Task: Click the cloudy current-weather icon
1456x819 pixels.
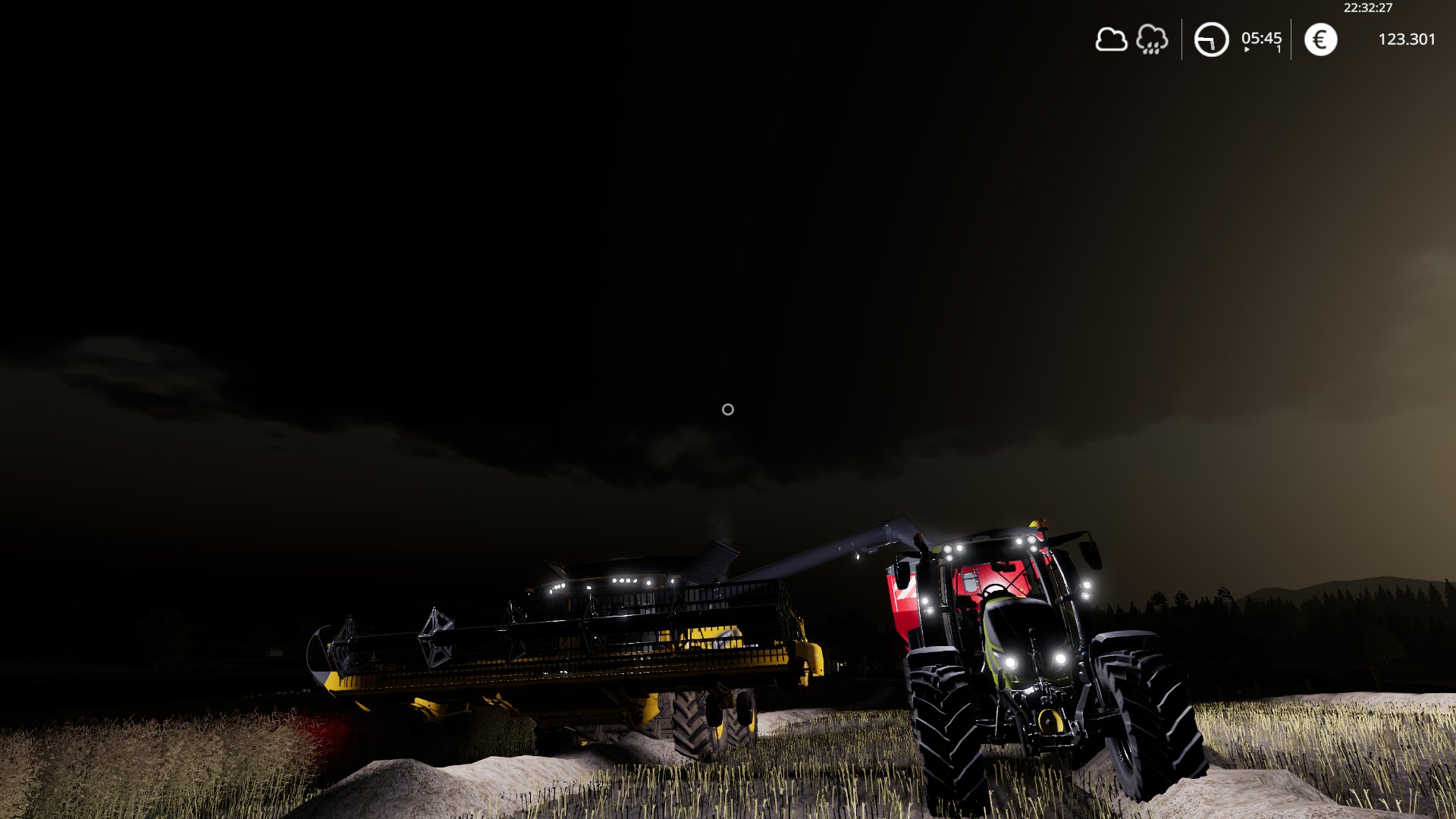Action: coord(1111,39)
